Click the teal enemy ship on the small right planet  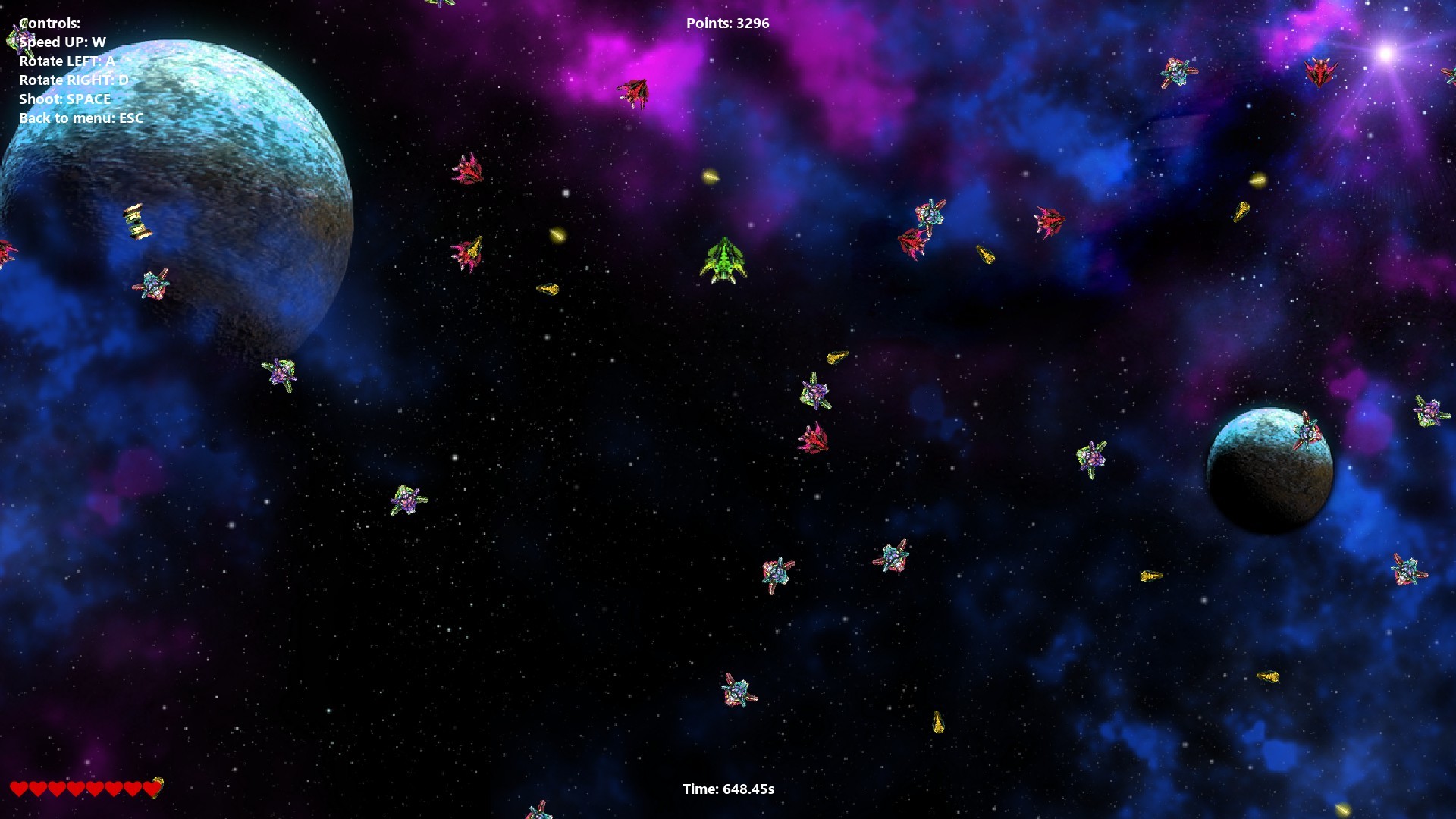pos(1309,432)
